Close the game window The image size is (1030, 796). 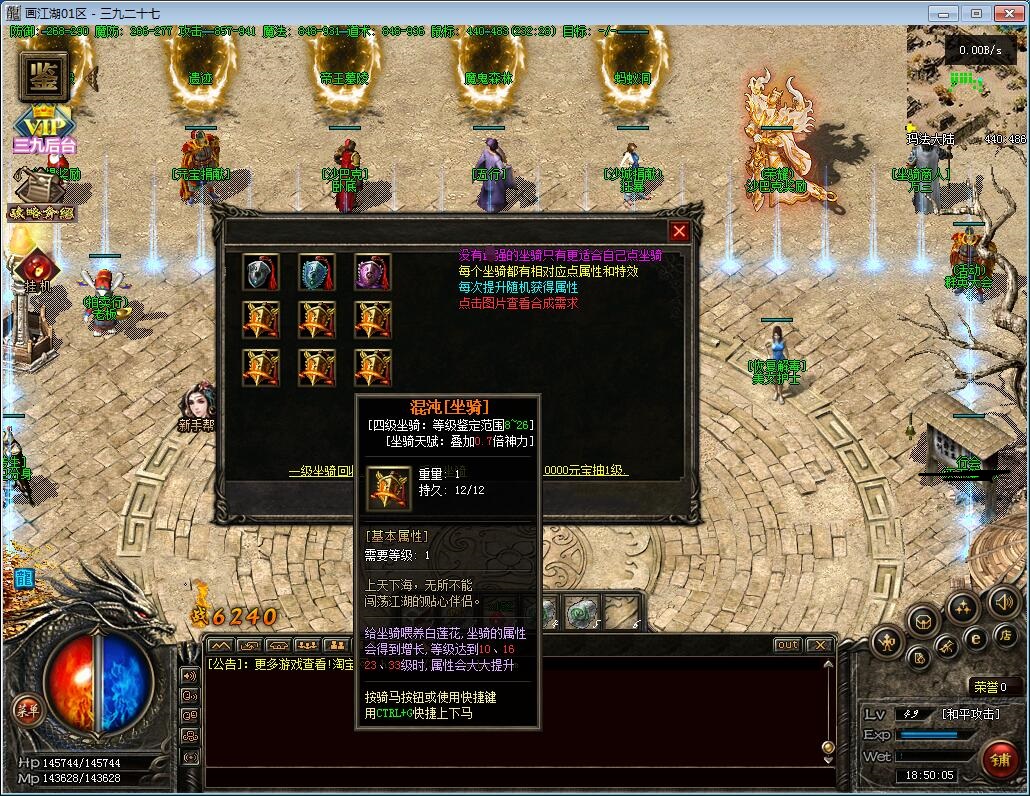(x=1007, y=13)
